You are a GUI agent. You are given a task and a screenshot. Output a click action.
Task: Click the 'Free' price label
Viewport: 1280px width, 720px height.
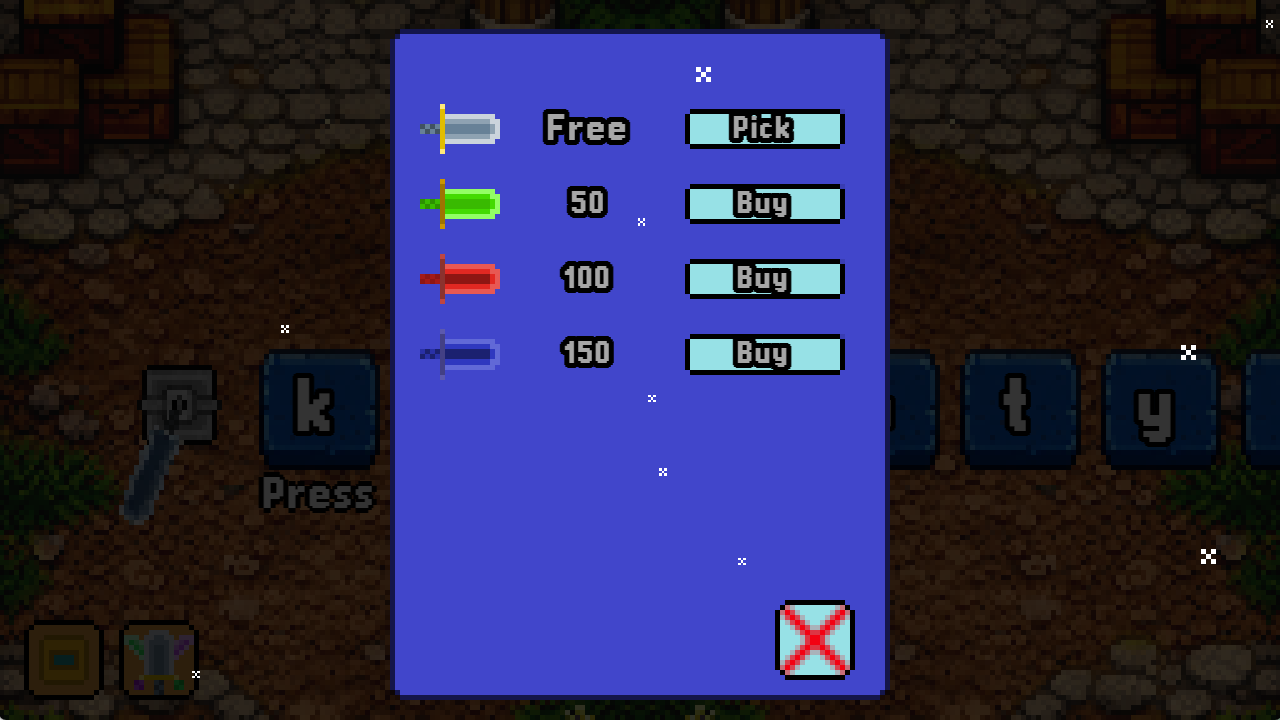(586, 128)
